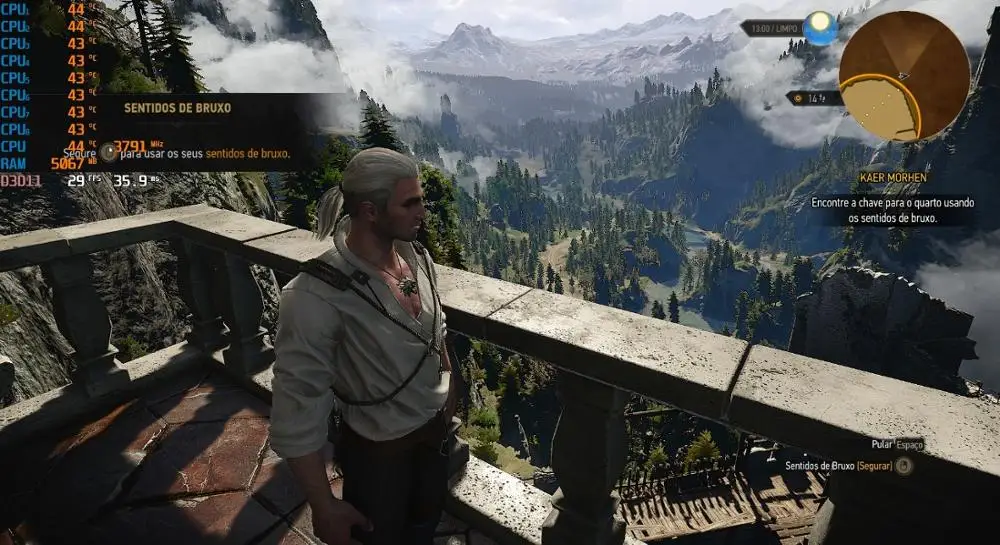The width and height of the screenshot is (1000, 545).
Task: Click the circular minimap
Action: [904, 76]
